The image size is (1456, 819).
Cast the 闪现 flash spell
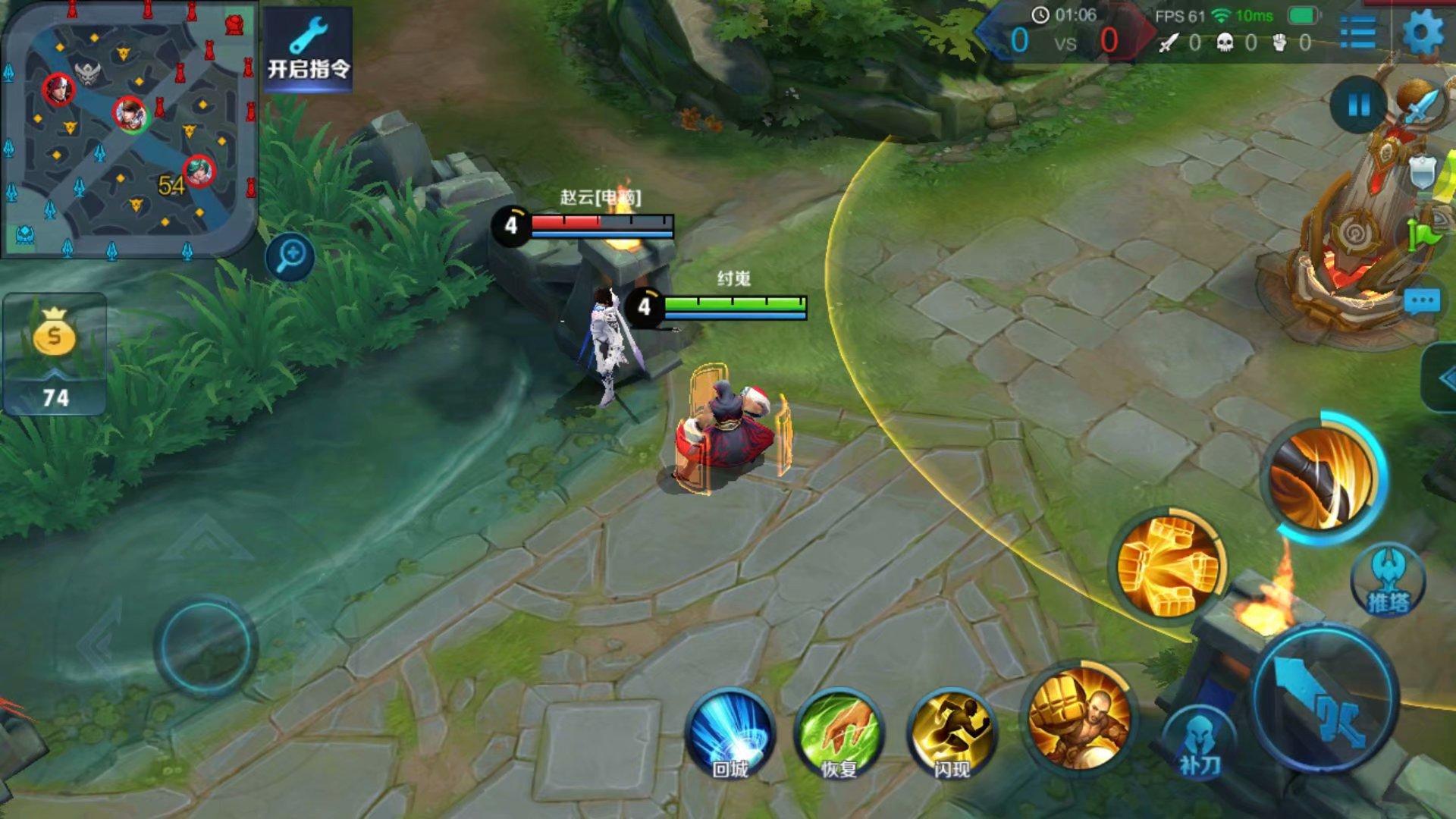tap(952, 734)
